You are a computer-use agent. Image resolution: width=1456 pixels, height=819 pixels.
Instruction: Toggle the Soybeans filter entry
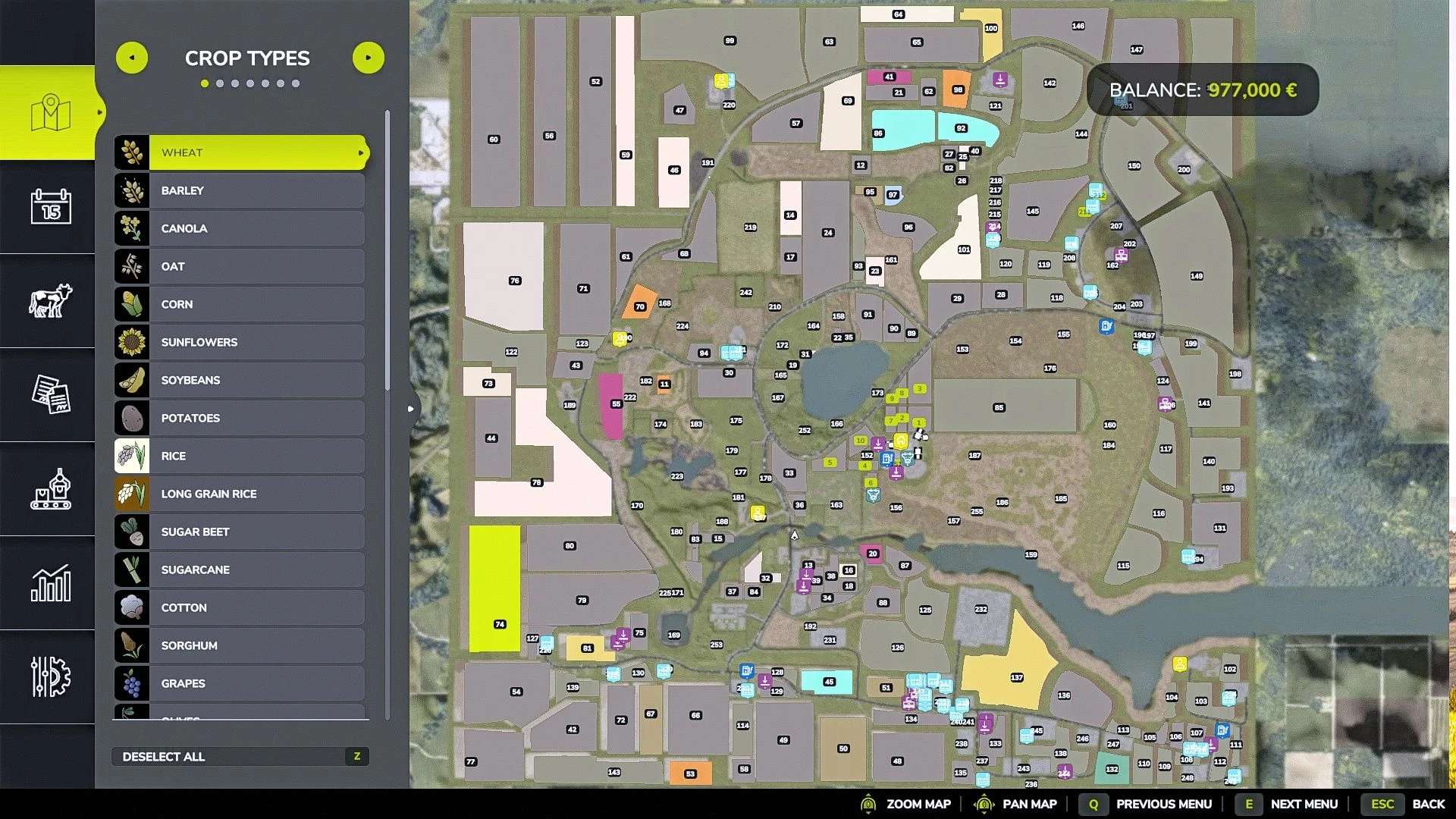tap(241, 380)
